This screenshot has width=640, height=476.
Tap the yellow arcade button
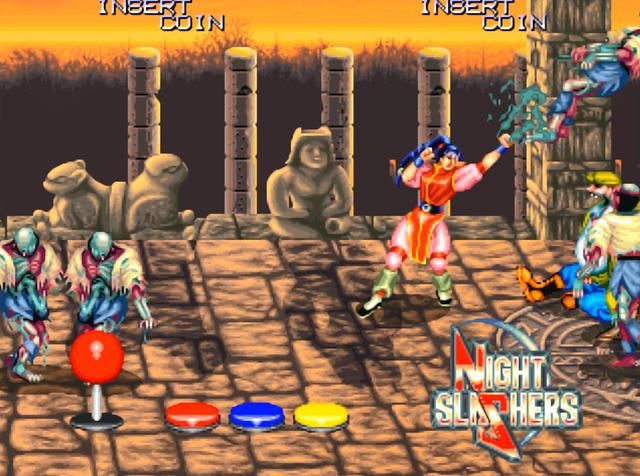(x=321, y=414)
